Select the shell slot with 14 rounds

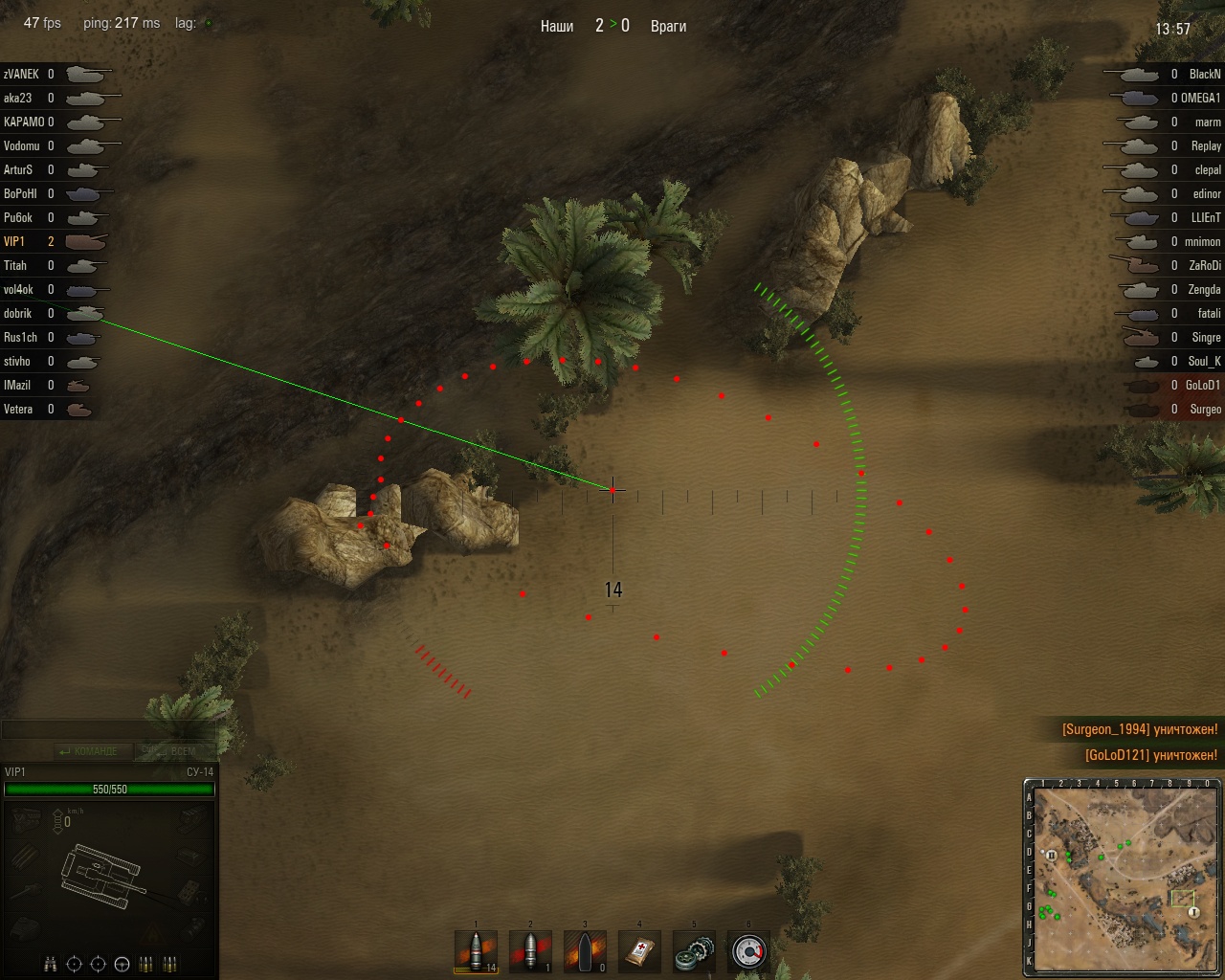pyautogui.click(x=477, y=951)
